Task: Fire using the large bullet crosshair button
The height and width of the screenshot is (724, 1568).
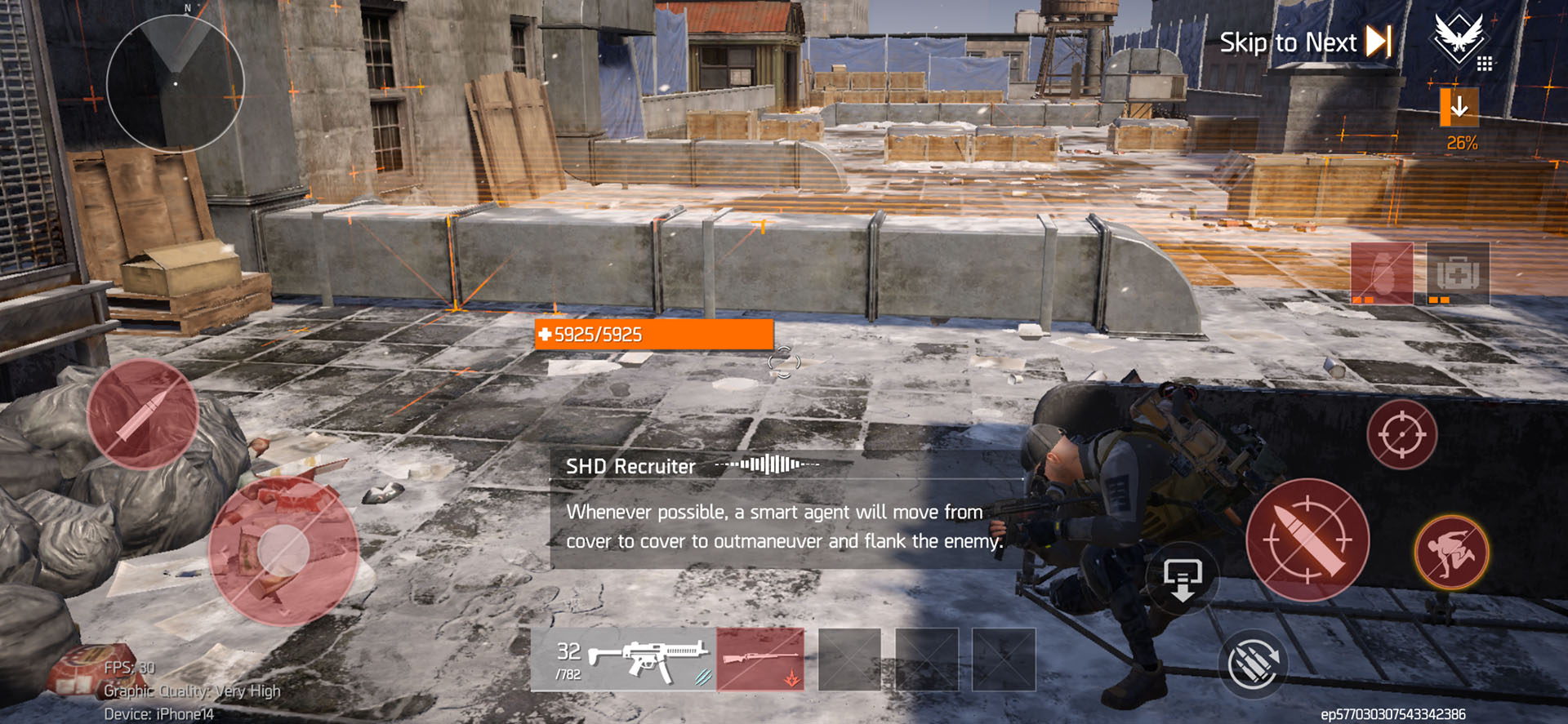Action: click(x=1307, y=540)
